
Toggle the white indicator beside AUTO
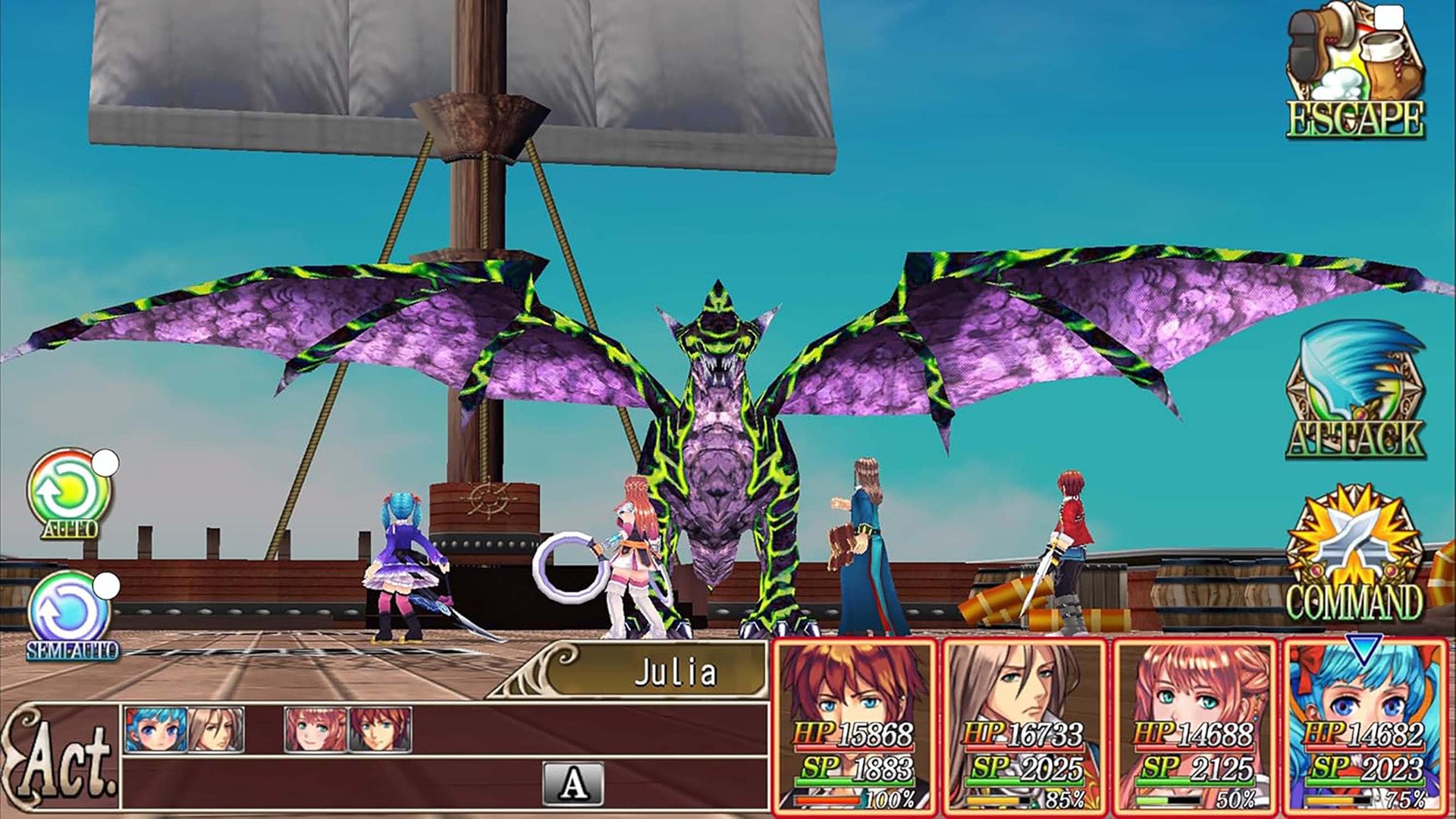tap(106, 460)
